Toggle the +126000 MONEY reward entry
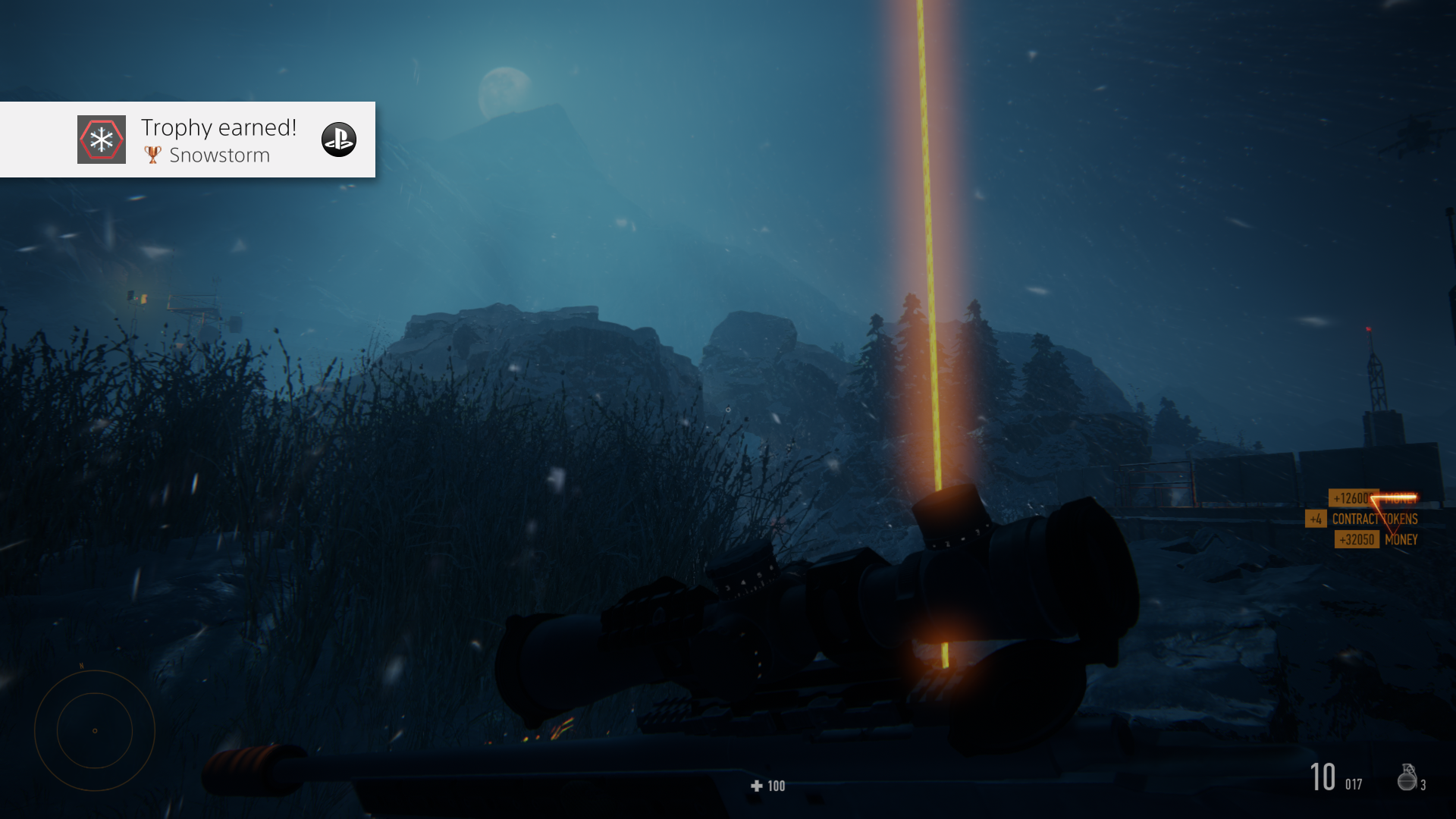1456x819 pixels. [1374, 499]
